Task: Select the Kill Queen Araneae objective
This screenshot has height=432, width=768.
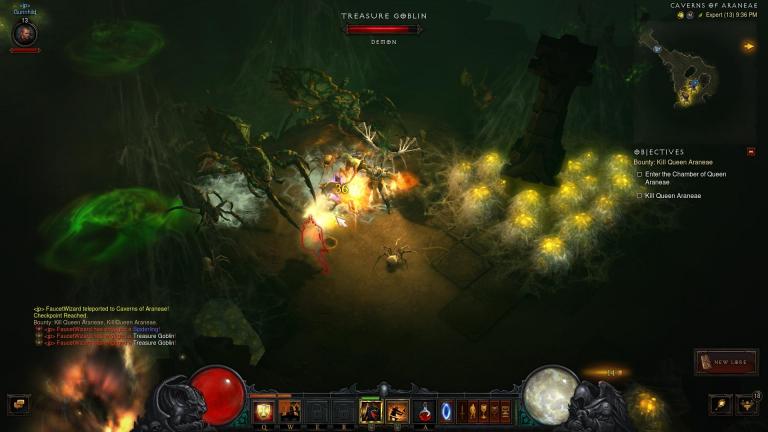Action: point(673,196)
